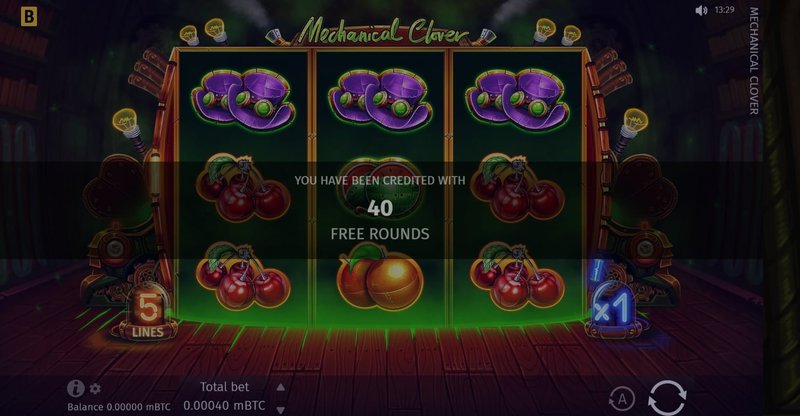Toggle sound with the speaker icon
The image size is (800, 416).
pos(701,11)
